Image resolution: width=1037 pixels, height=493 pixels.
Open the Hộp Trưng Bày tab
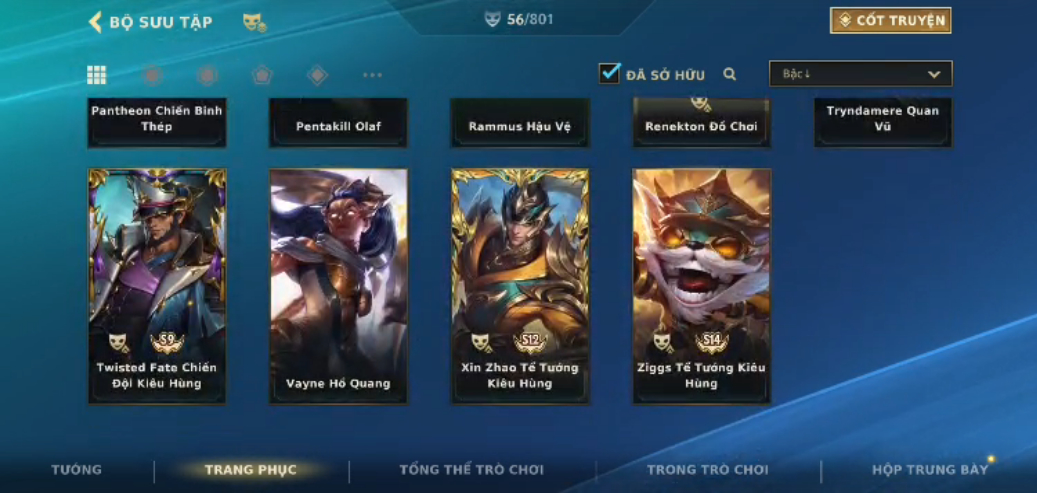pos(930,470)
